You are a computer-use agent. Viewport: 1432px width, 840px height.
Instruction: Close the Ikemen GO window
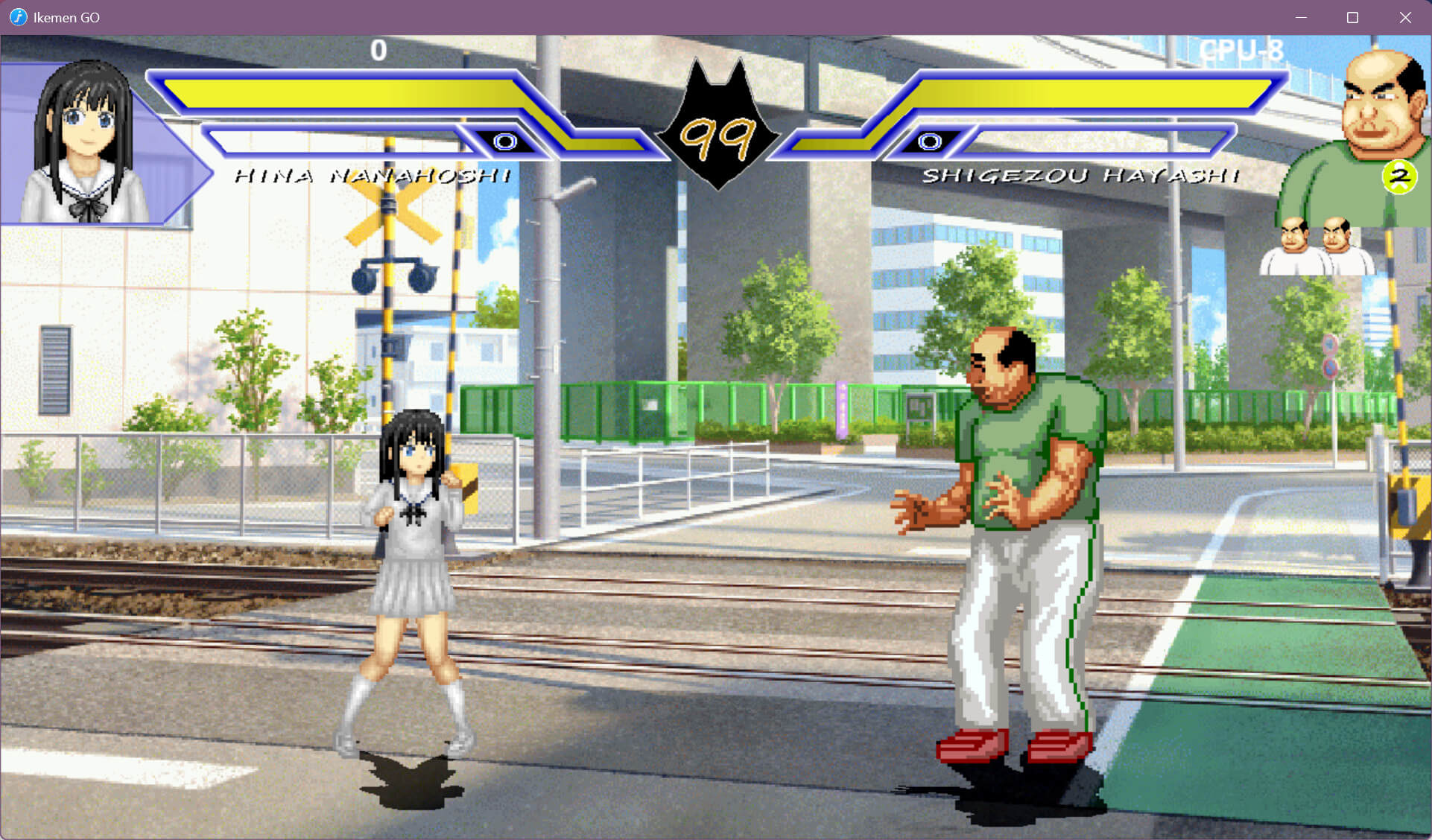(x=1404, y=17)
